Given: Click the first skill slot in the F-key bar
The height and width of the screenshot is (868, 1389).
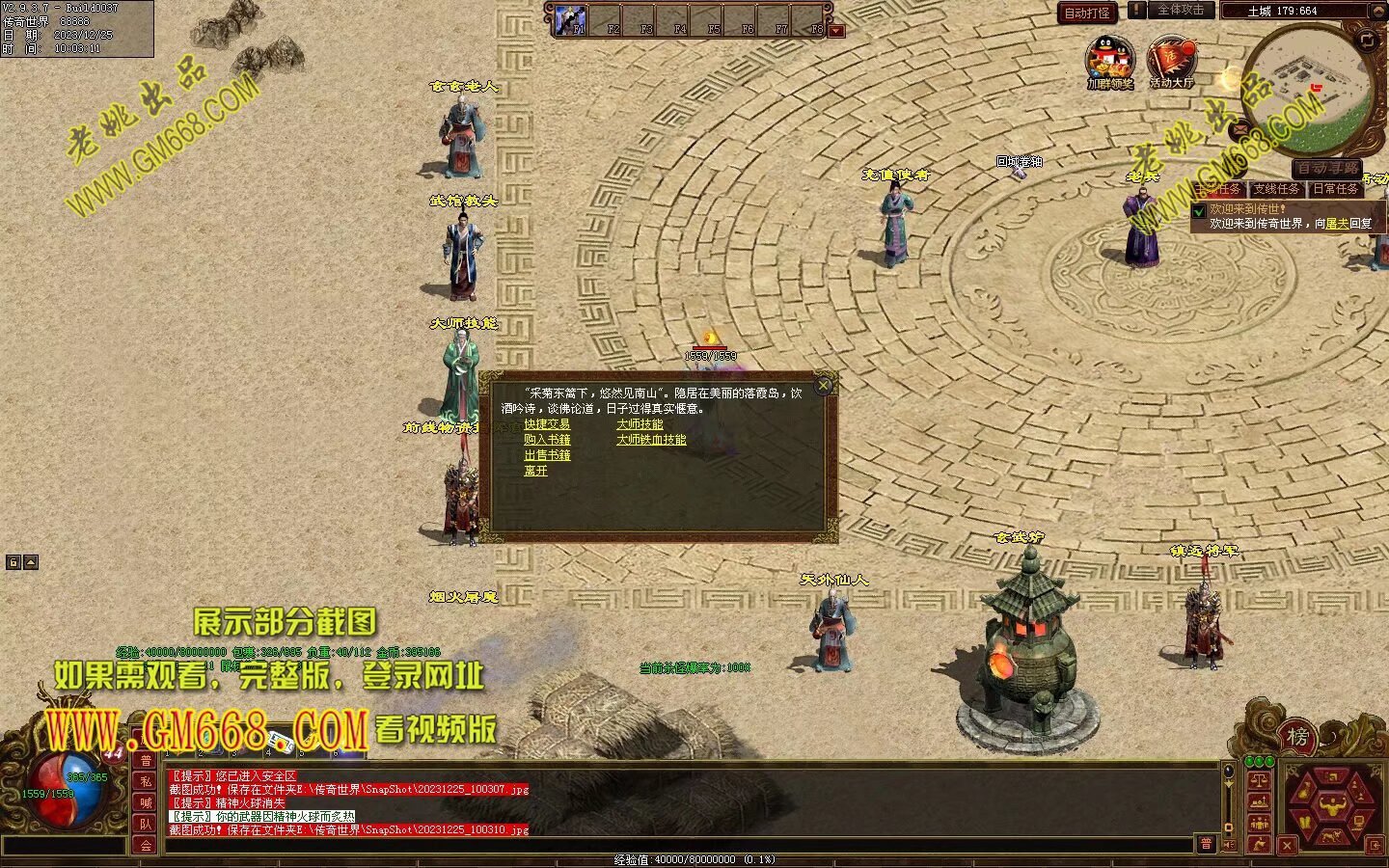Looking at the screenshot, I should [572, 19].
